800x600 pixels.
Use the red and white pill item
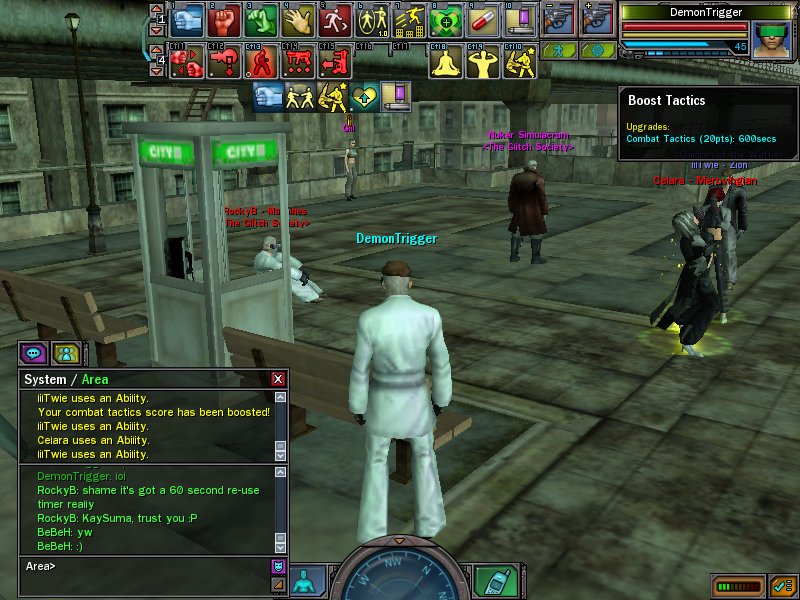click(483, 19)
